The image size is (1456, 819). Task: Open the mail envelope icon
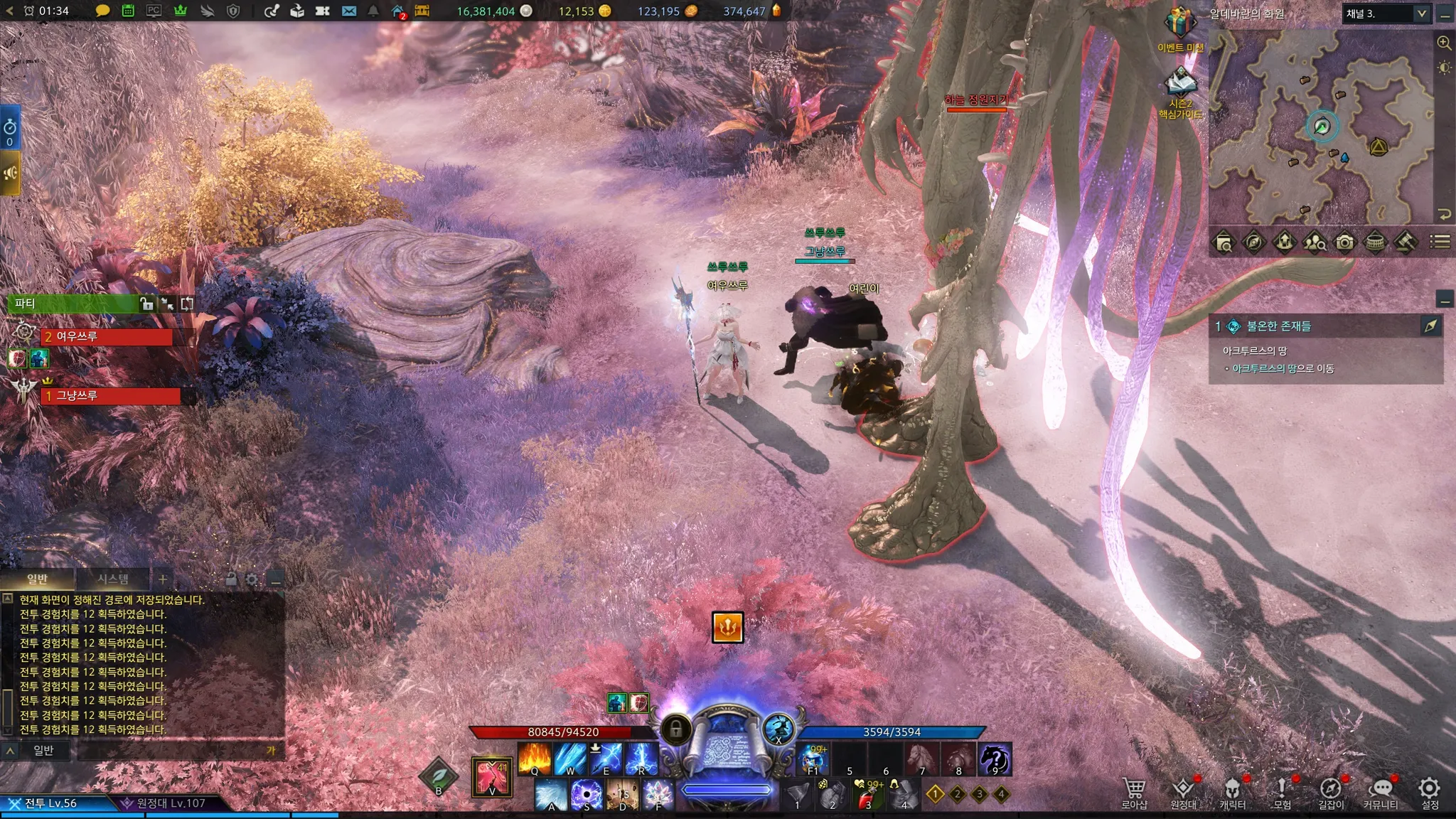[x=348, y=11]
